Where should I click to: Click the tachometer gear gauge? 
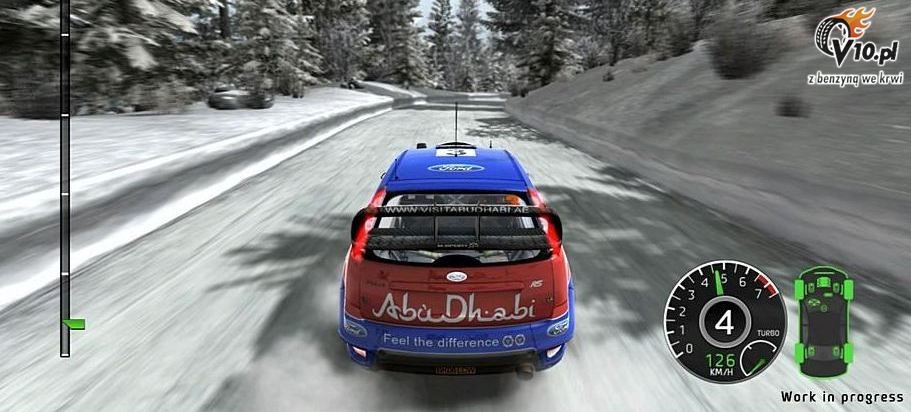[x=724, y=321]
